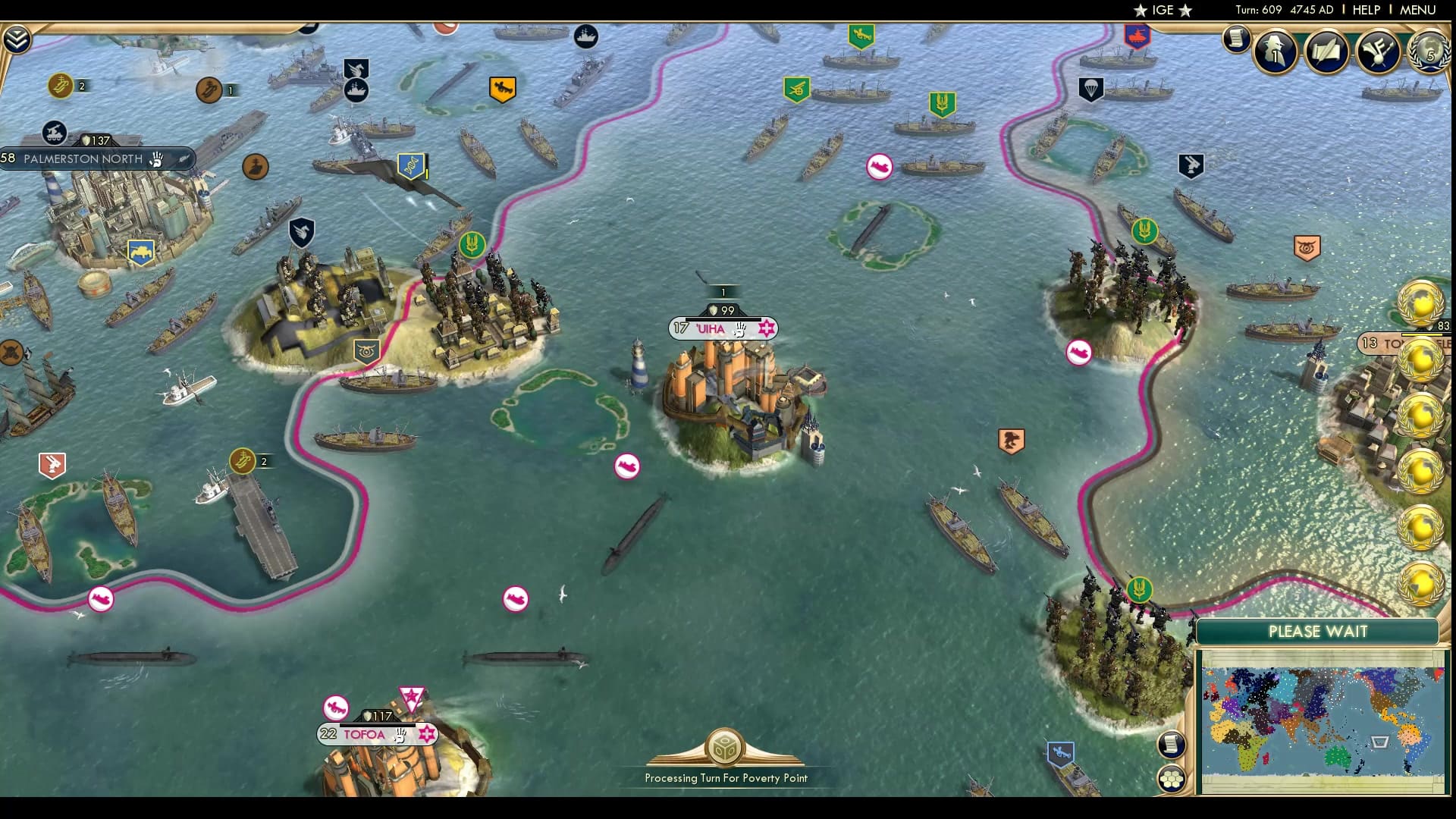1456x819 pixels.
Task: Click the 'UIHA city-state star icon
Action: [x=767, y=328]
